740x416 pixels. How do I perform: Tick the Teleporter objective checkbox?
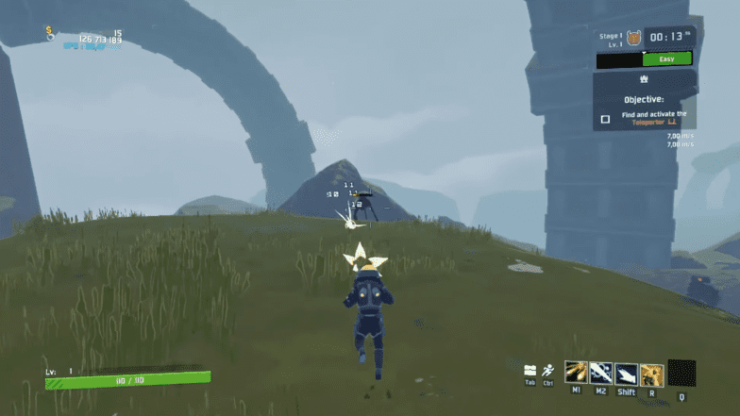[x=604, y=119]
